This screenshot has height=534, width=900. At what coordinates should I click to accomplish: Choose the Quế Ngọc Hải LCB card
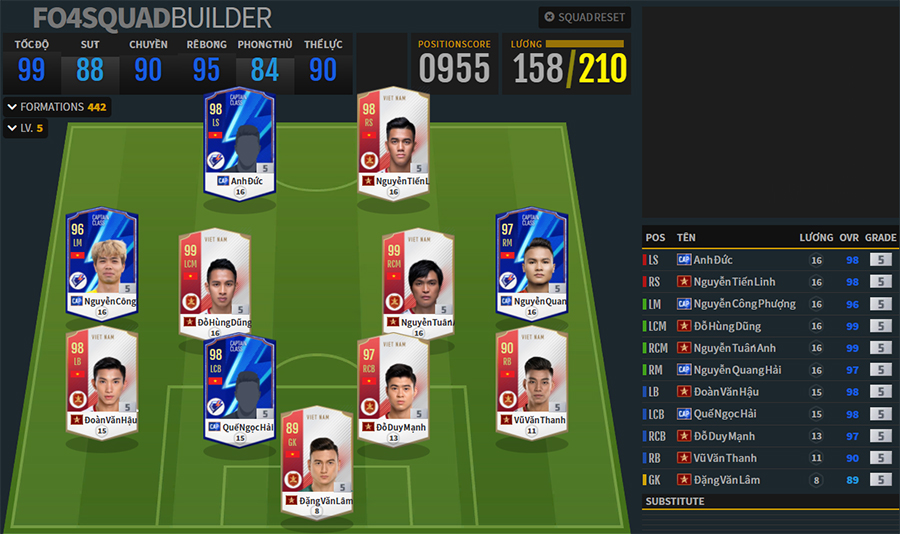(240, 388)
